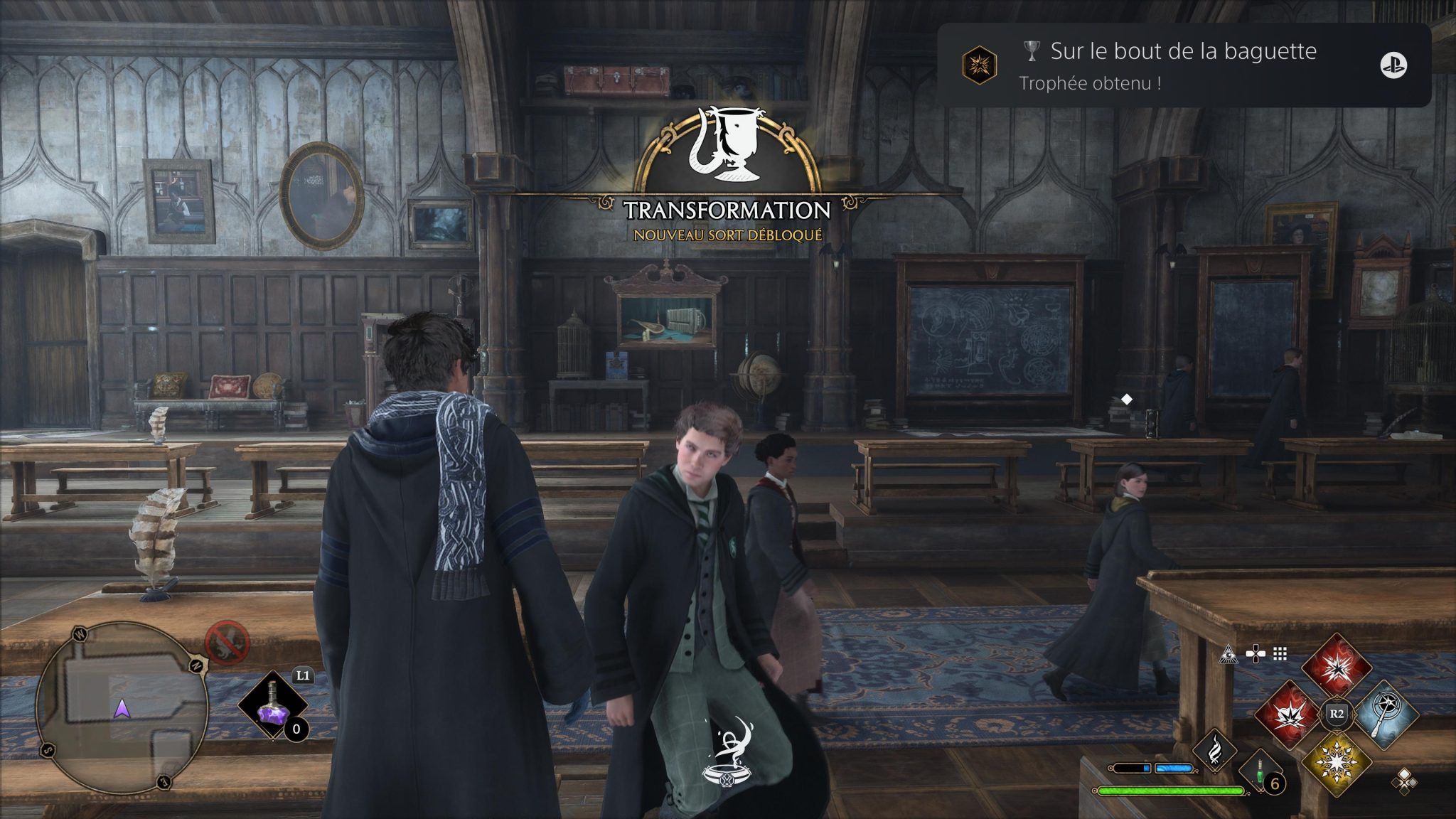
Task: Toggle the eye pyramid detection indicator
Action: (x=1228, y=655)
